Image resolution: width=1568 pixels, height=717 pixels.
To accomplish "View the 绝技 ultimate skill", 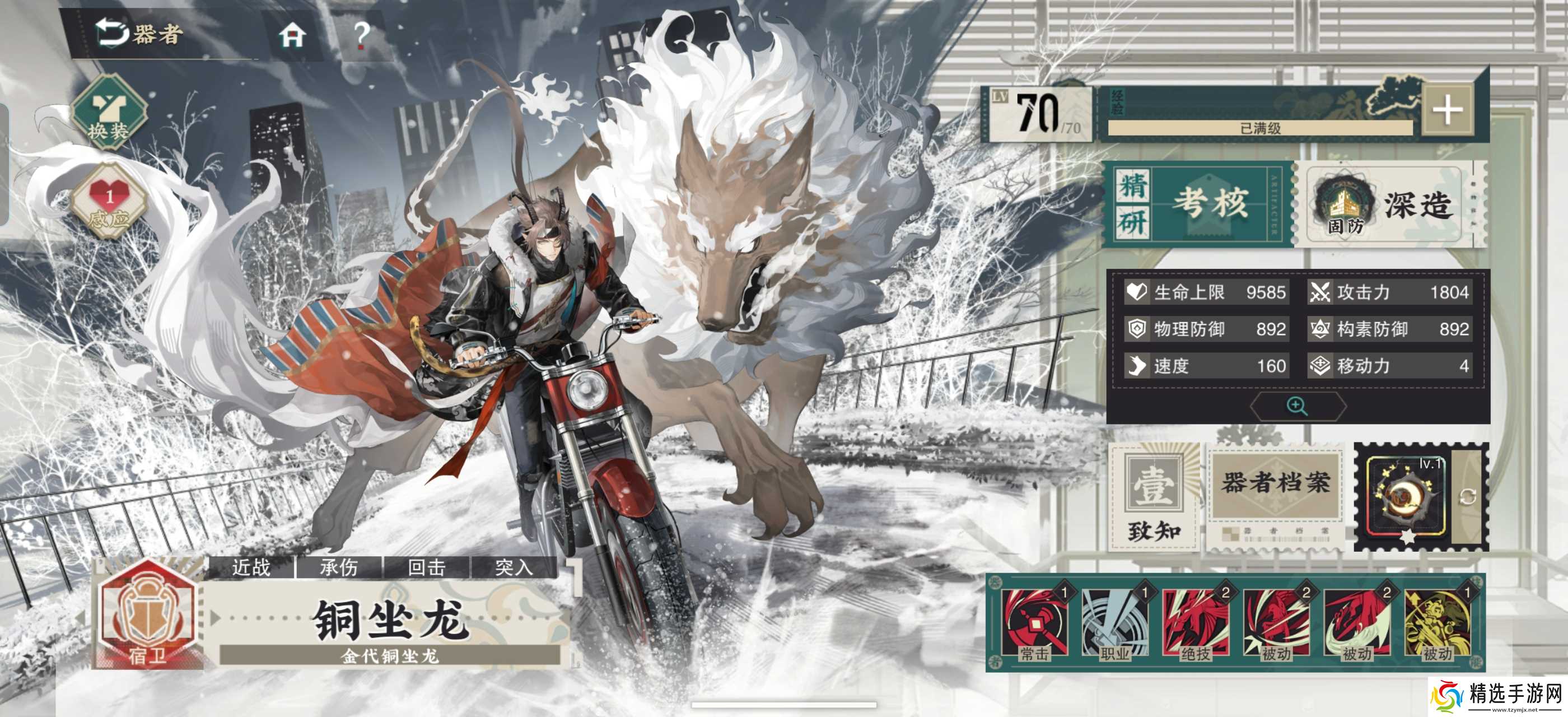I will (1196, 623).
